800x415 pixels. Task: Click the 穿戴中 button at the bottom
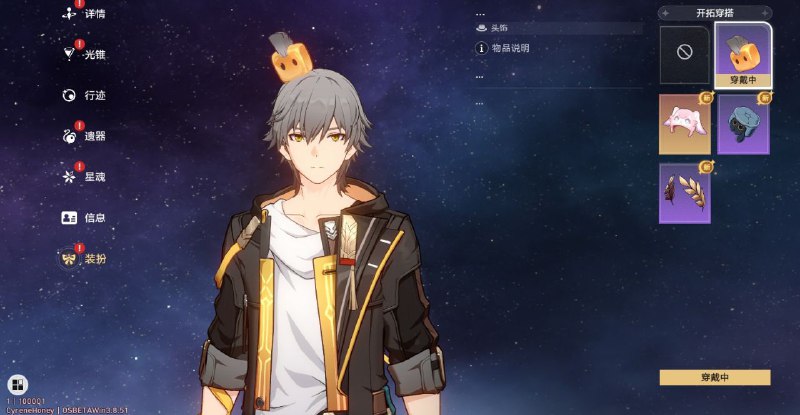click(714, 377)
